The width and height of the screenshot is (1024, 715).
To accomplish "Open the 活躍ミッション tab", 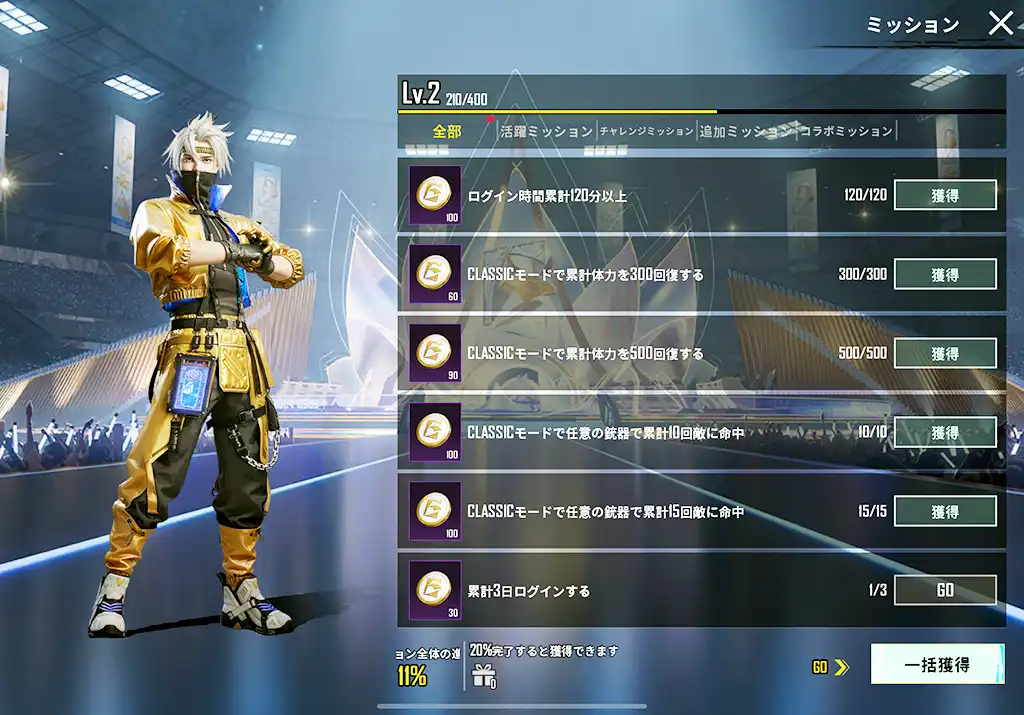I will pos(546,131).
